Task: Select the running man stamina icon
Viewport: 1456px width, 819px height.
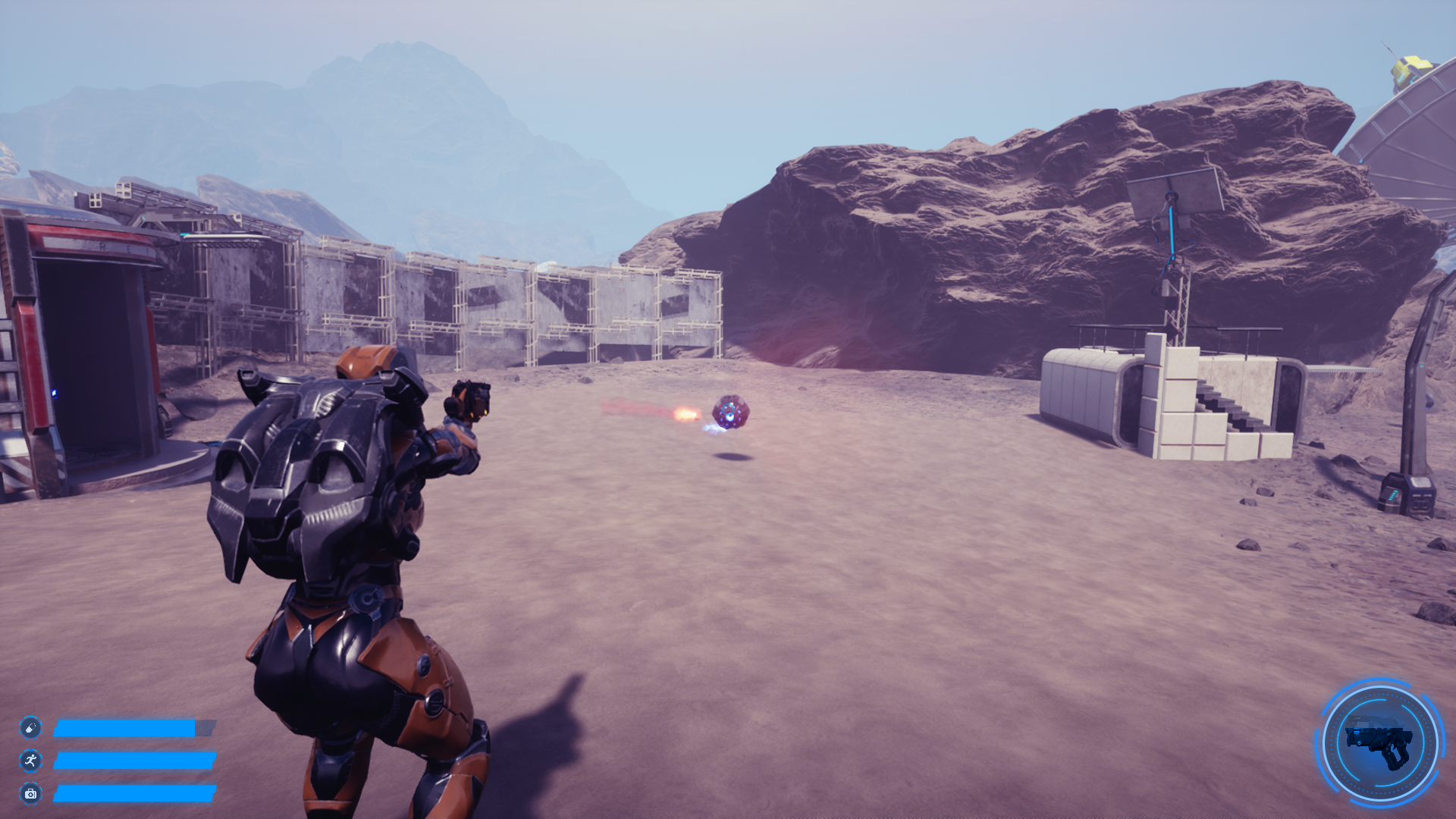Action: [x=30, y=761]
